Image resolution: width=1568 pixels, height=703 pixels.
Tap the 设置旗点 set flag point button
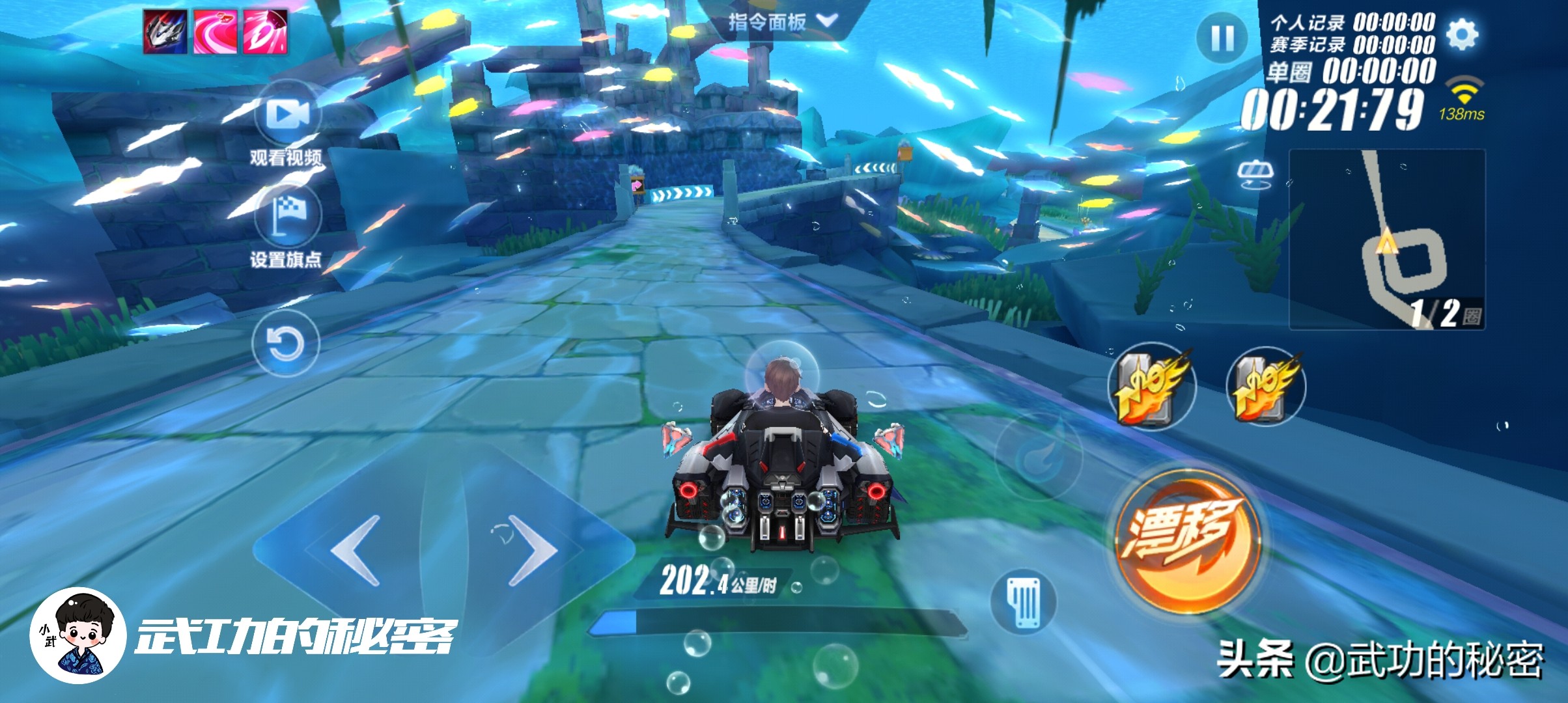(288, 215)
